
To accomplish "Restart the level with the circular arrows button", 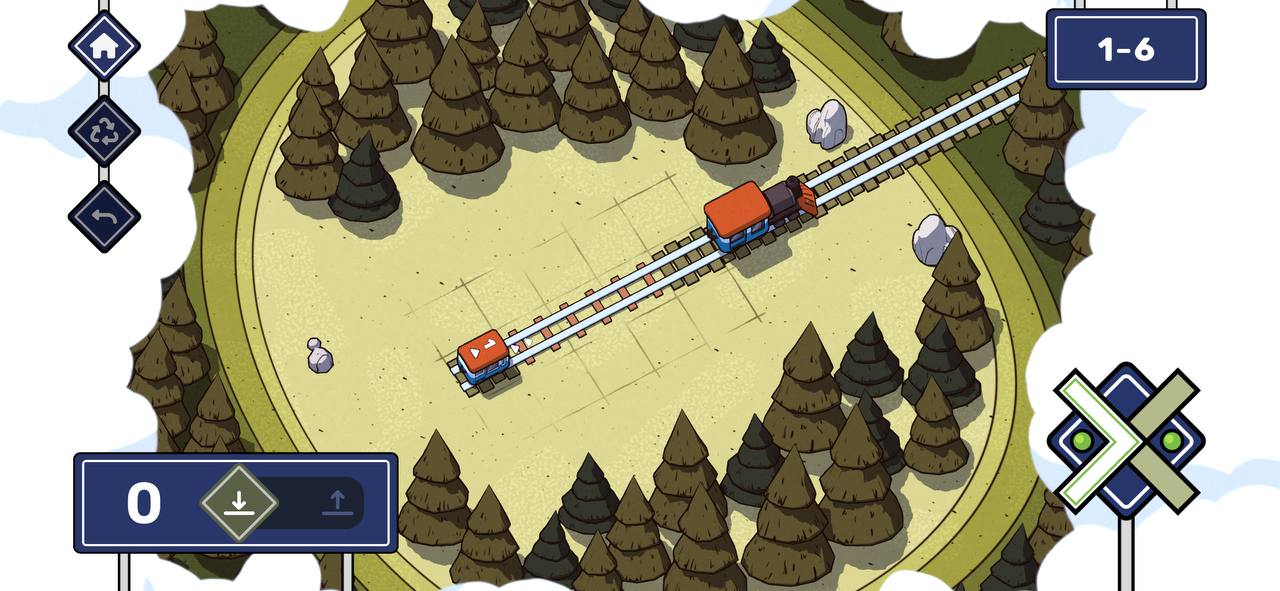I will pyautogui.click(x=104, y=132).
